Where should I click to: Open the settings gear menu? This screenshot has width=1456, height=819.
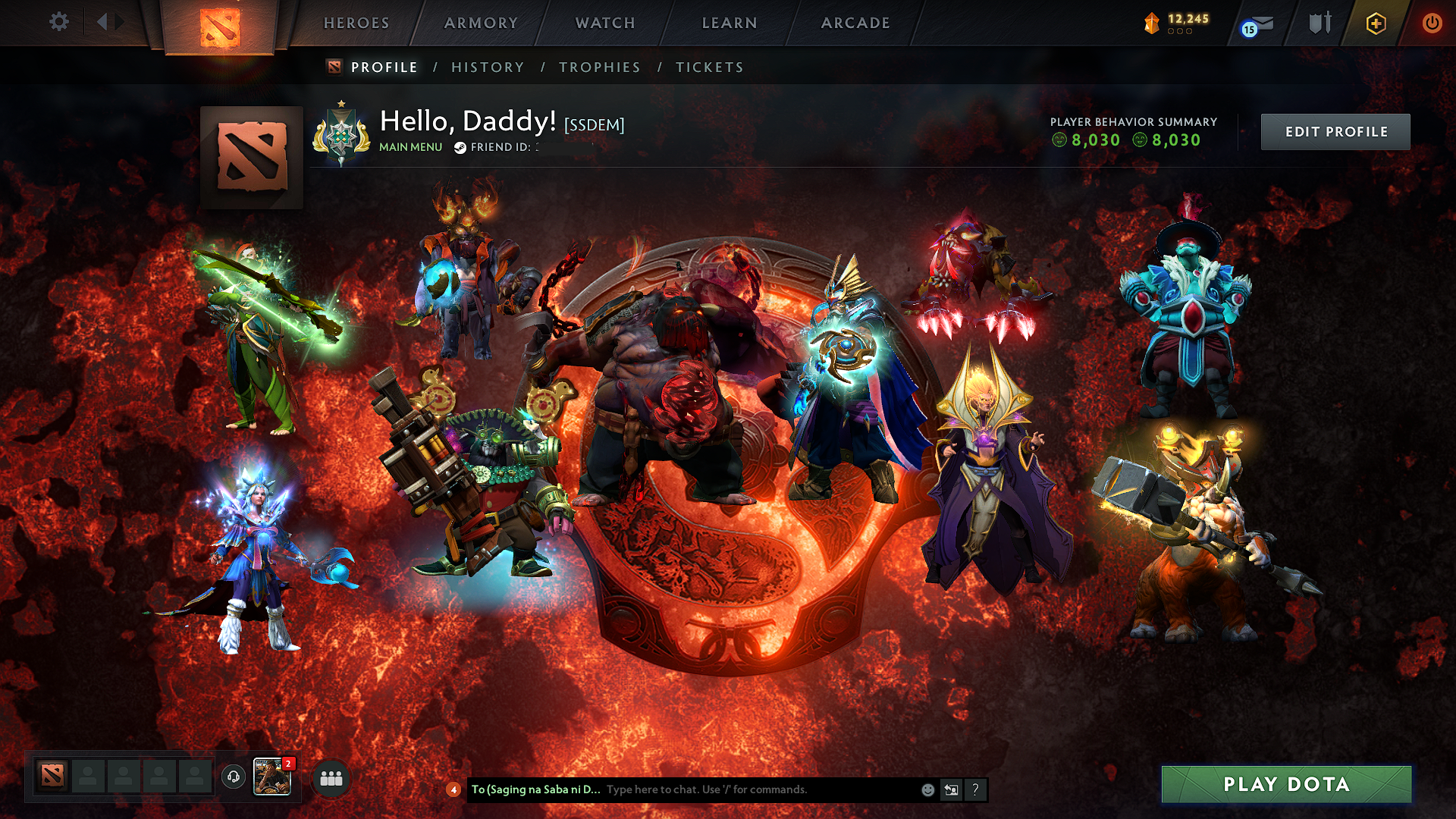59,22
